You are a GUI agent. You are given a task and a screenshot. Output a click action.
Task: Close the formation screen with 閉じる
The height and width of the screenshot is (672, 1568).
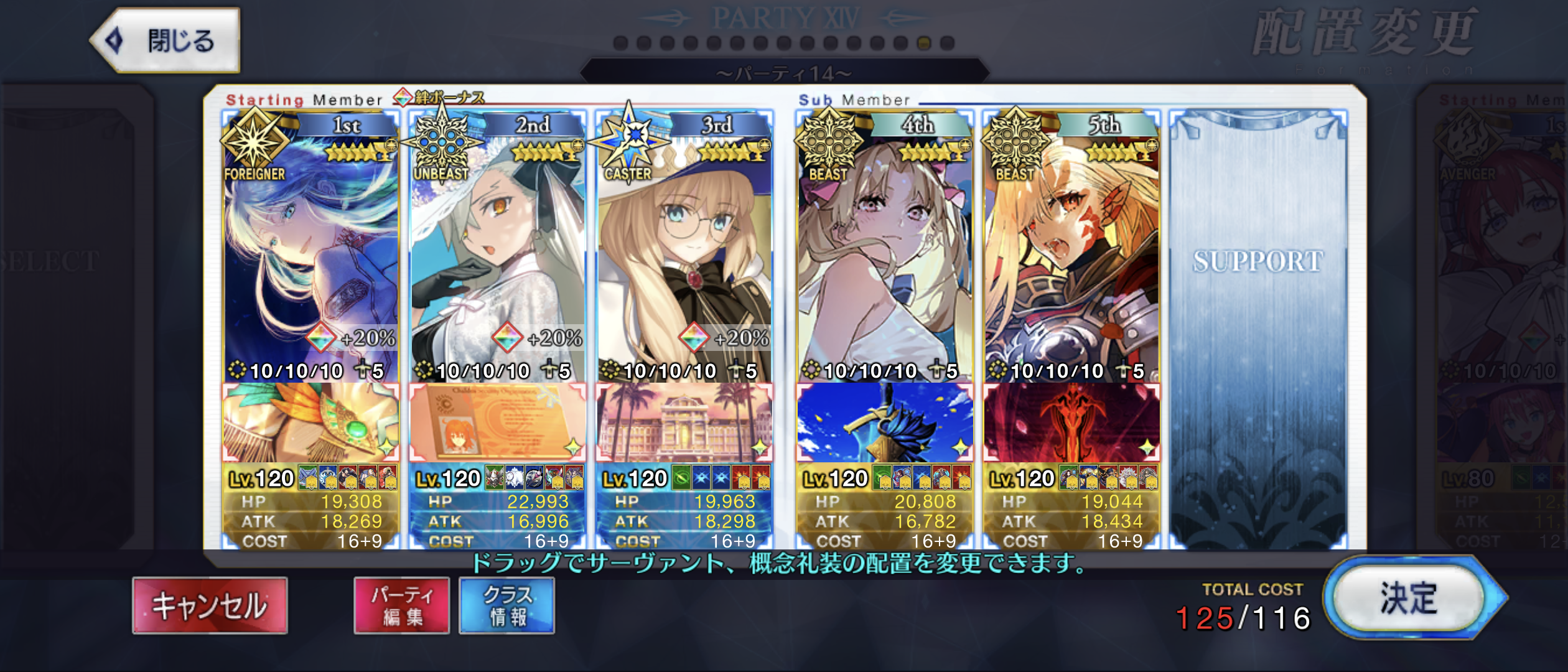click(166, 41)
